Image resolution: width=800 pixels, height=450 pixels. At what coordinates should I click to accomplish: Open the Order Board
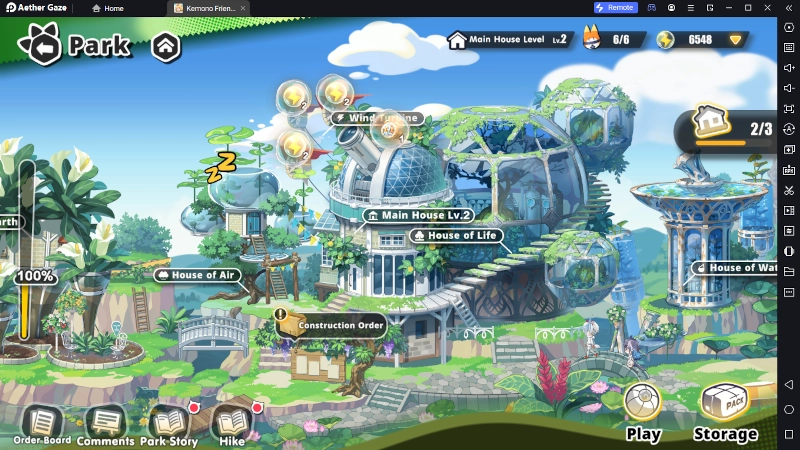[x=42, y=424]
